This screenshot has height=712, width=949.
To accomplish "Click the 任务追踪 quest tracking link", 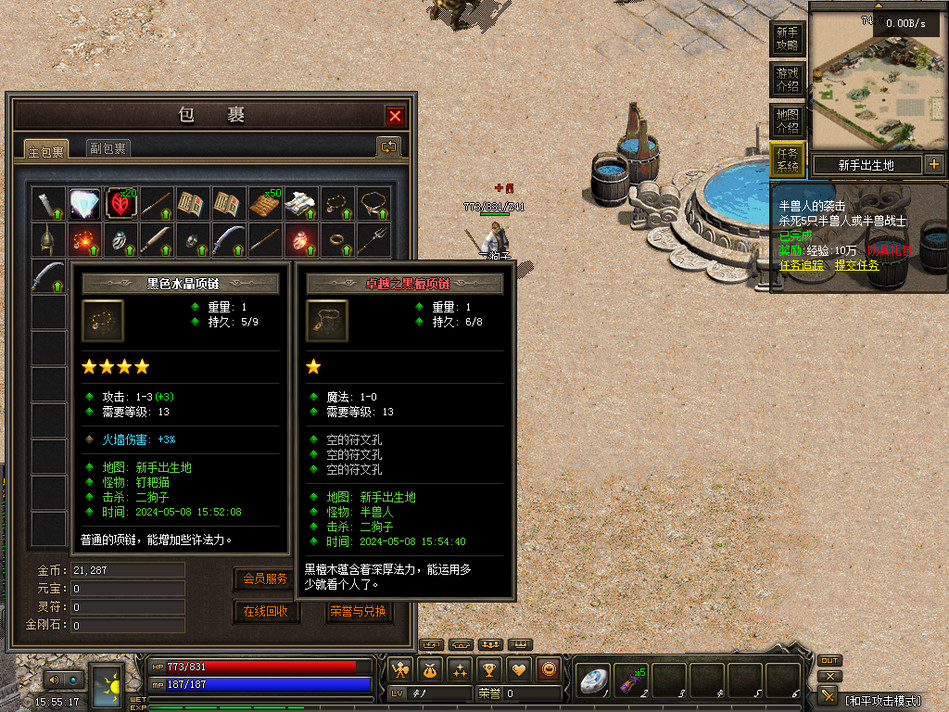I will pos(801,266).
